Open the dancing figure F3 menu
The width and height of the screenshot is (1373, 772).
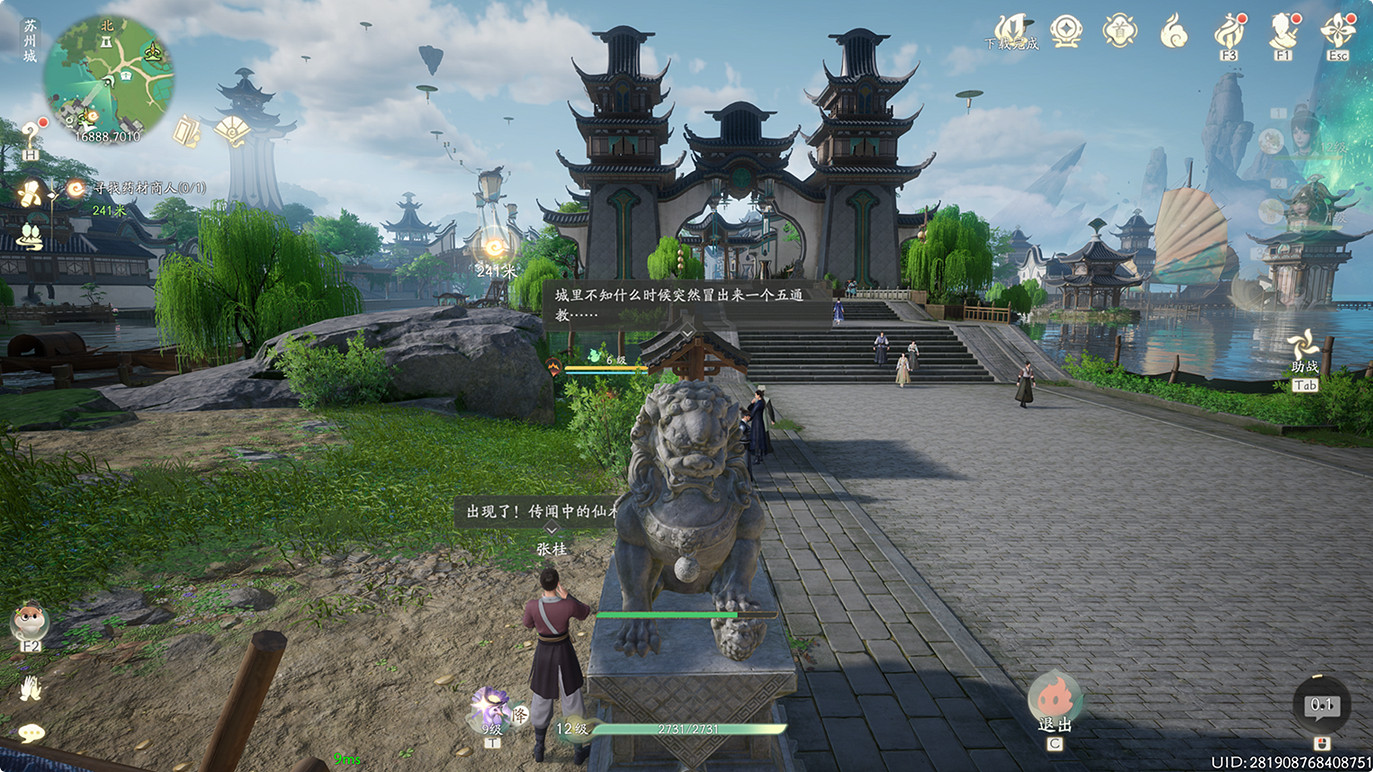1229,33
